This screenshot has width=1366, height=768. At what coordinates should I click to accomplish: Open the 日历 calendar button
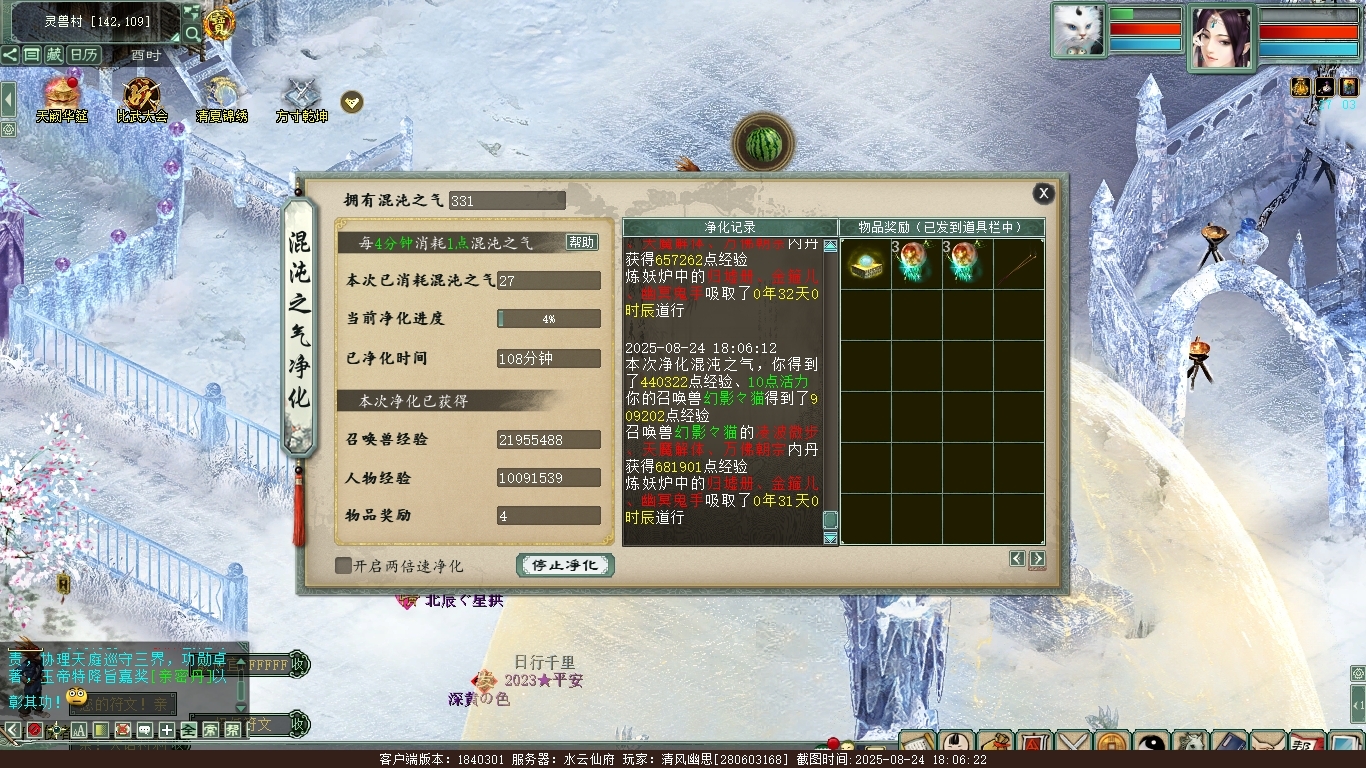[84, 55]
